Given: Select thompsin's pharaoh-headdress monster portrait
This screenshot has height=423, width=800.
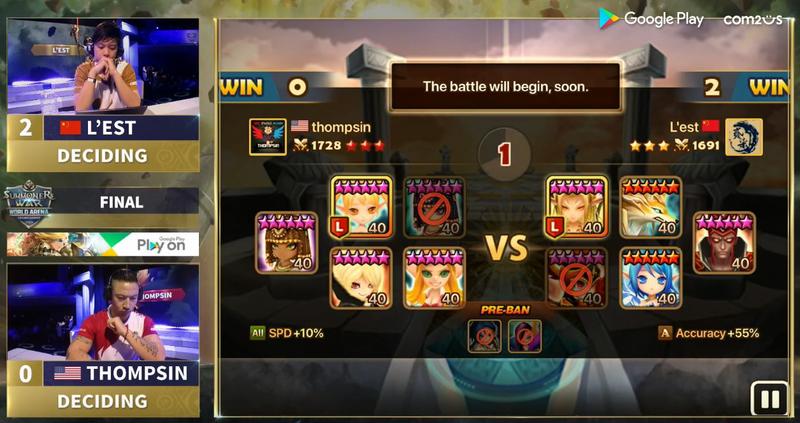Looking at the screenshot, I should [x=286, y=243].
